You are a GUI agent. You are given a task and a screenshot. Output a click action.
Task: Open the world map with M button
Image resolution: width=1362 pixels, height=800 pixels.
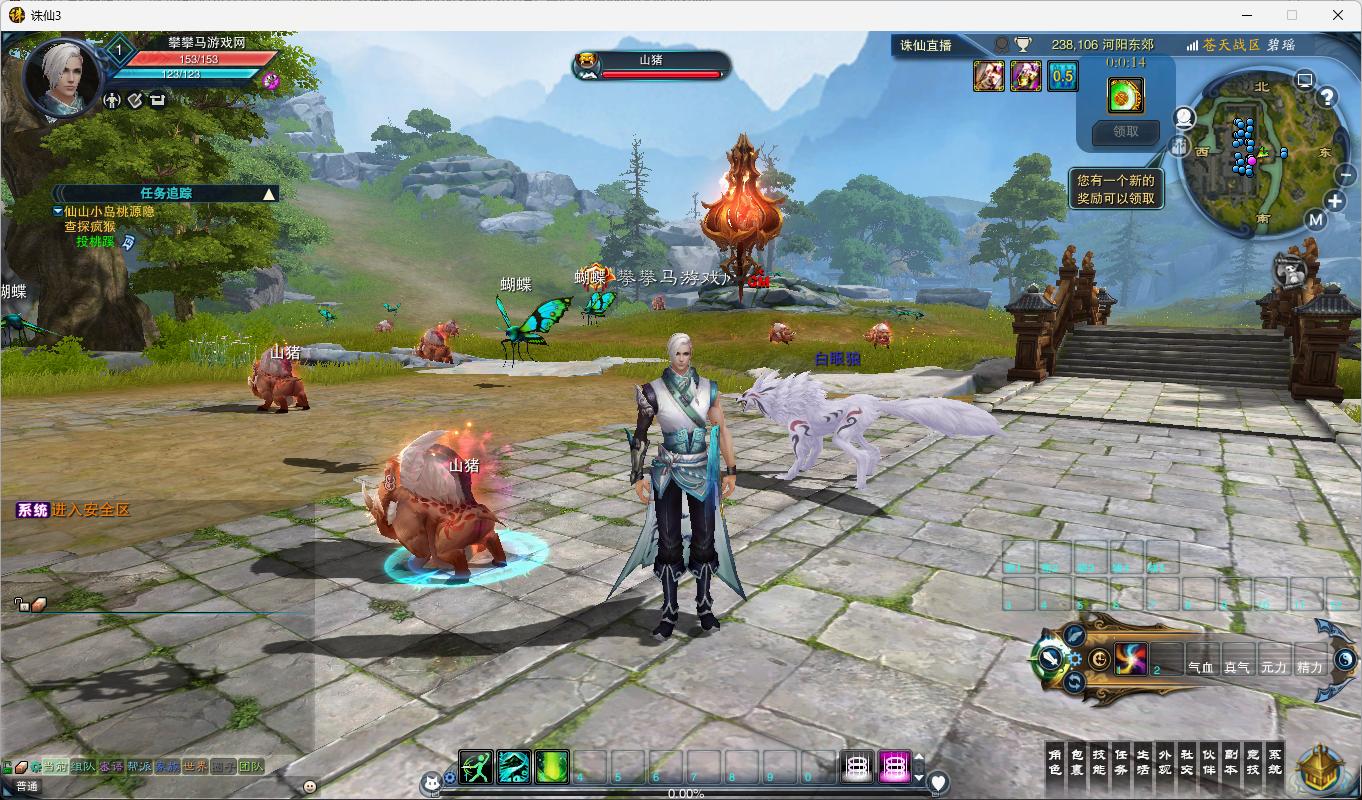1316,220
